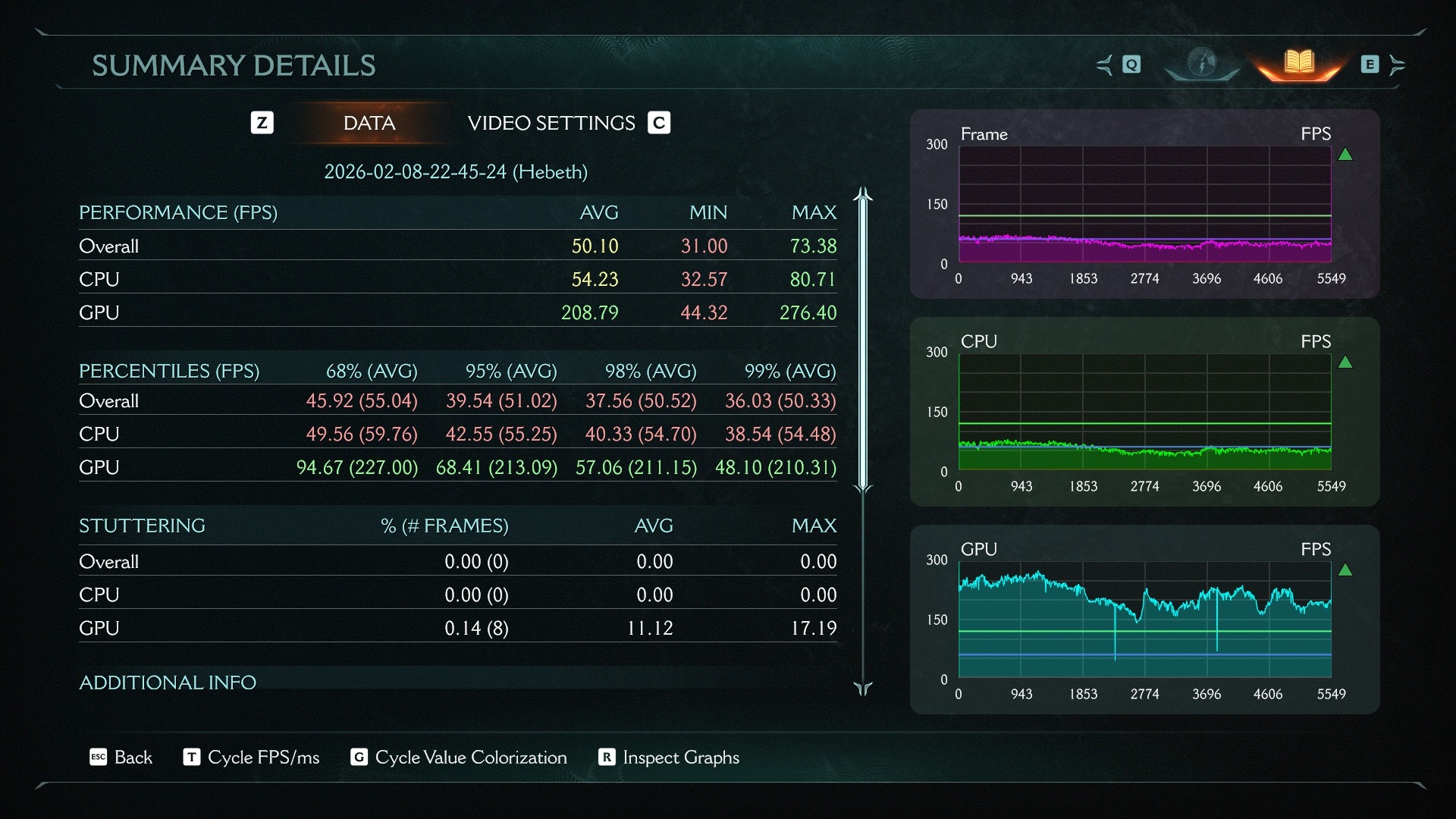Go Back from summary details
This screenshot has height=819, width=1456.
click(x=121, y=757)
